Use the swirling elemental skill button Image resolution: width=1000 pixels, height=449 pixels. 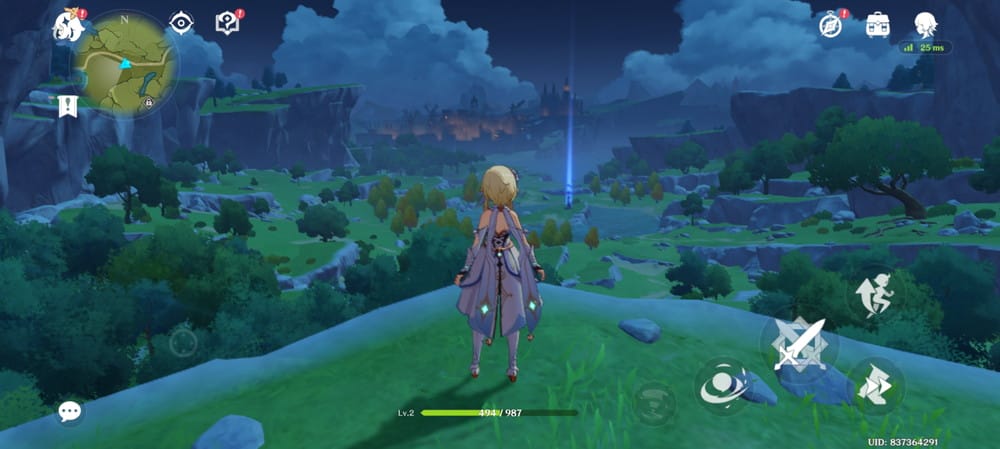(x=722, y=386)
